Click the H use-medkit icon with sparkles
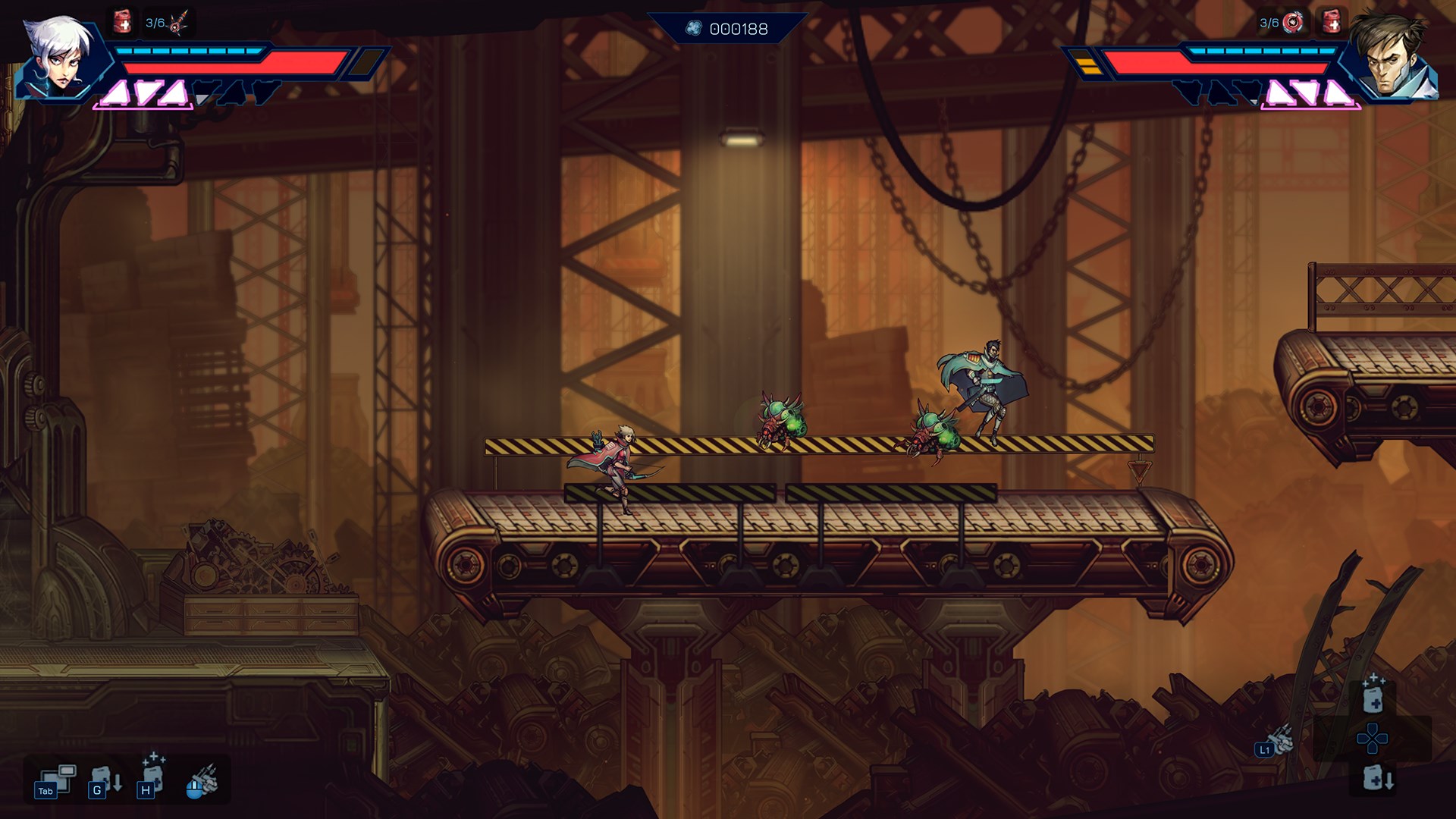 (152, 776)
